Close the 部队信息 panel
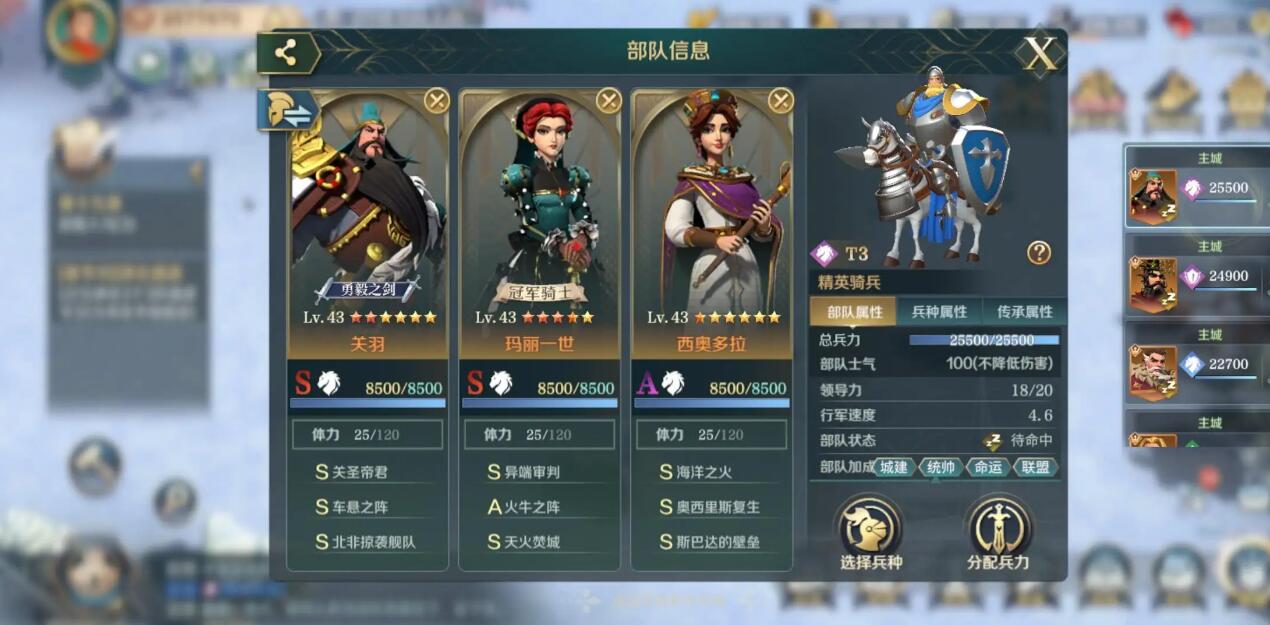 [x=1040, y=54]
